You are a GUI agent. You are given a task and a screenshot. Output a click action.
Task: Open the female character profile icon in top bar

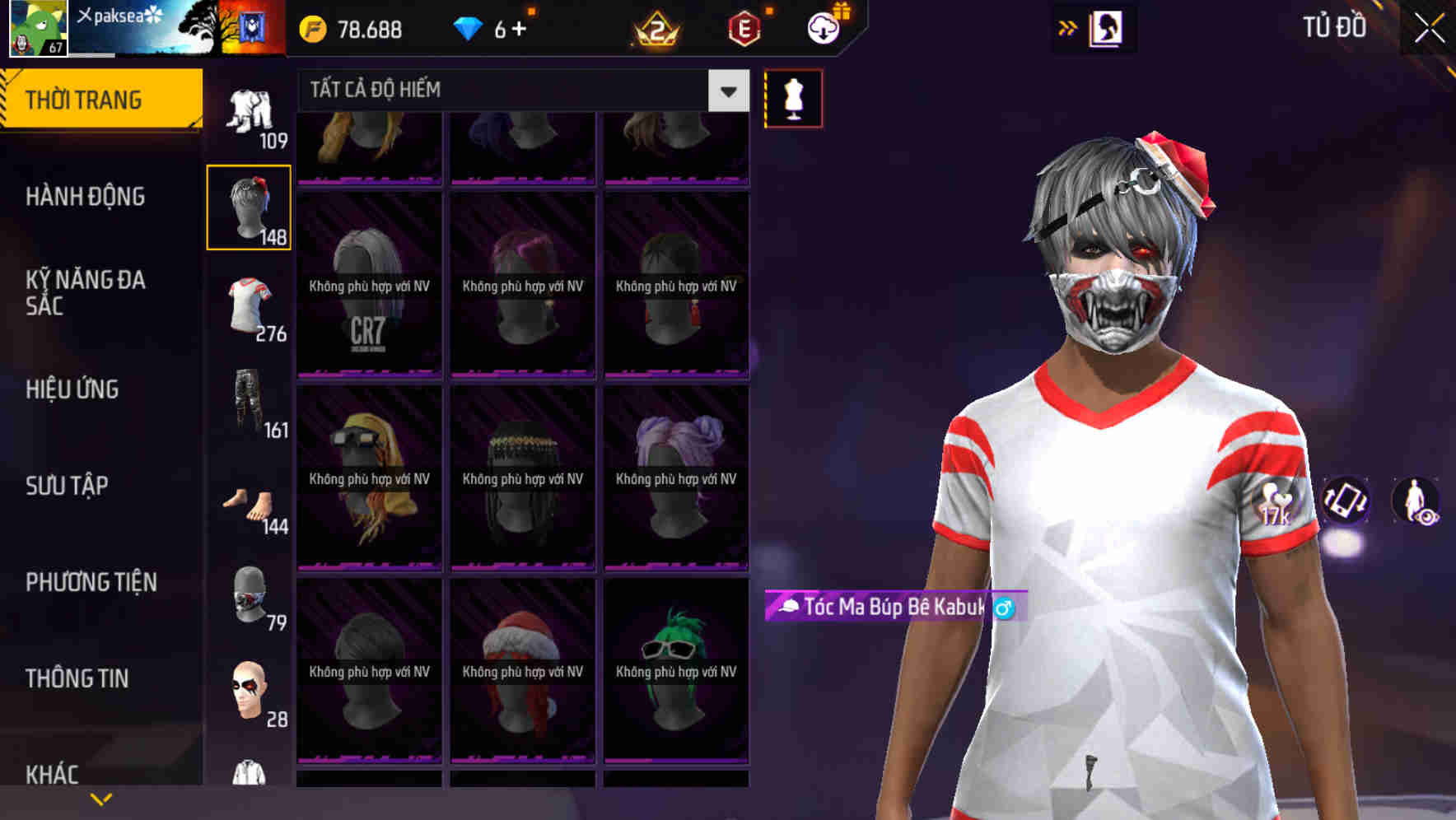click(x=1107, y=28)
